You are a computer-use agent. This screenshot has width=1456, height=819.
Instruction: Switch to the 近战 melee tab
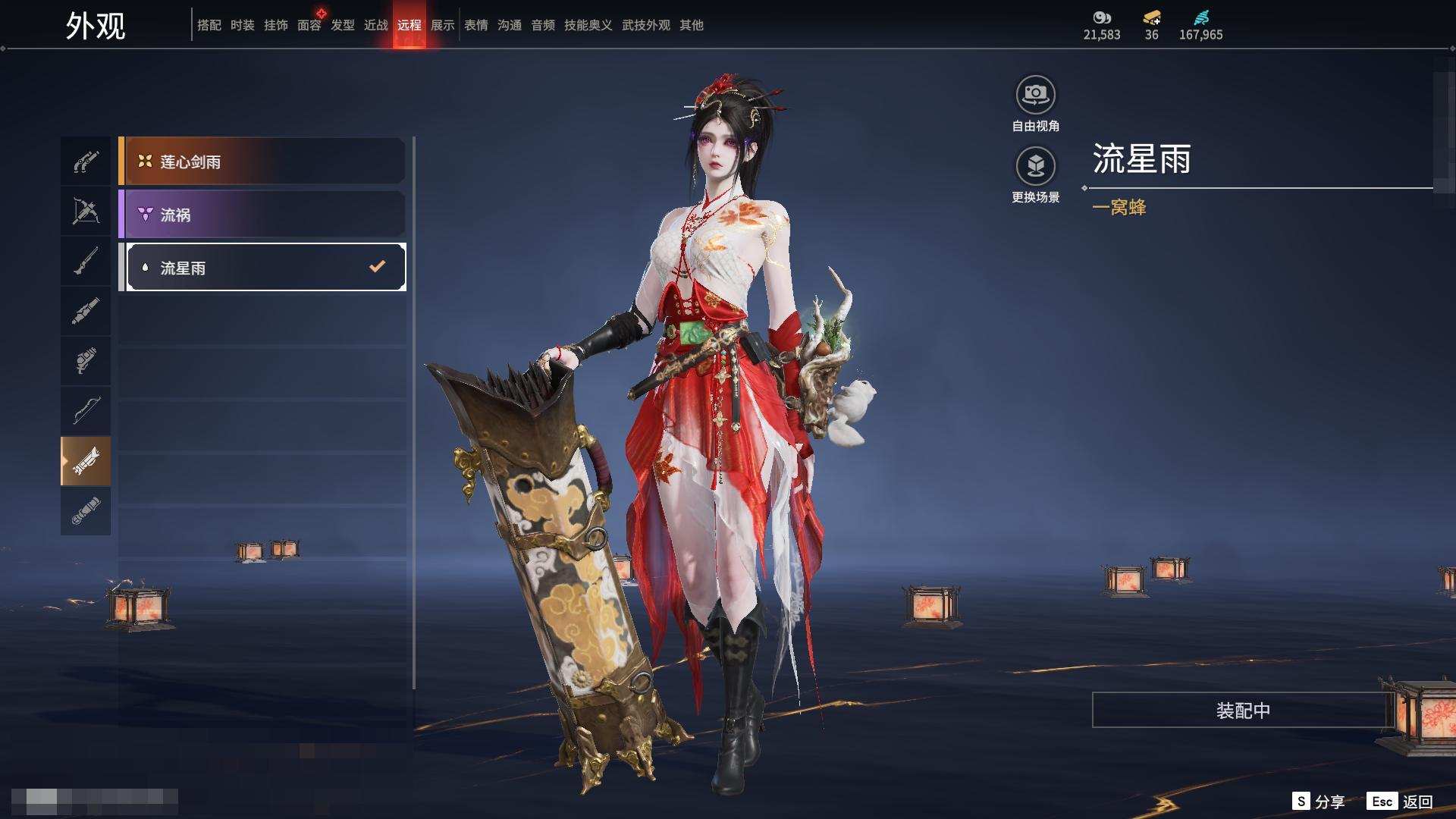tap(376, 25)
